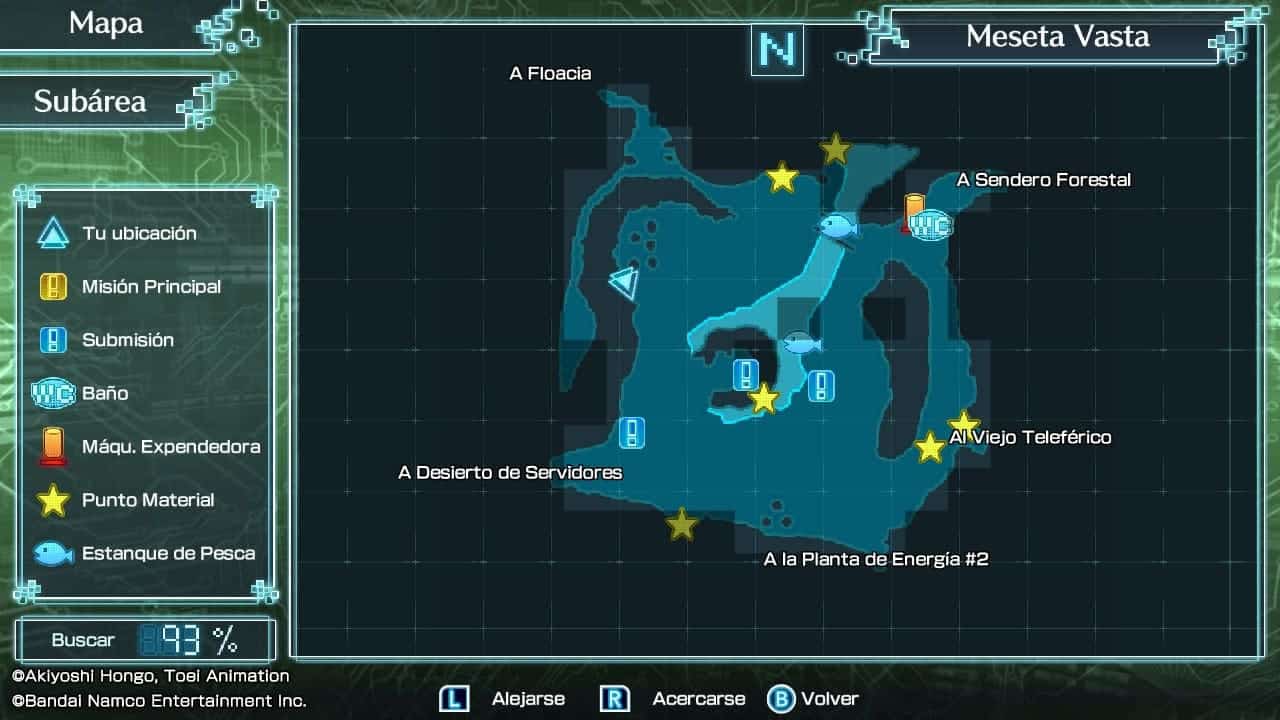
Task: Click the N compass indicator
Action: click(x=777, y=50)
